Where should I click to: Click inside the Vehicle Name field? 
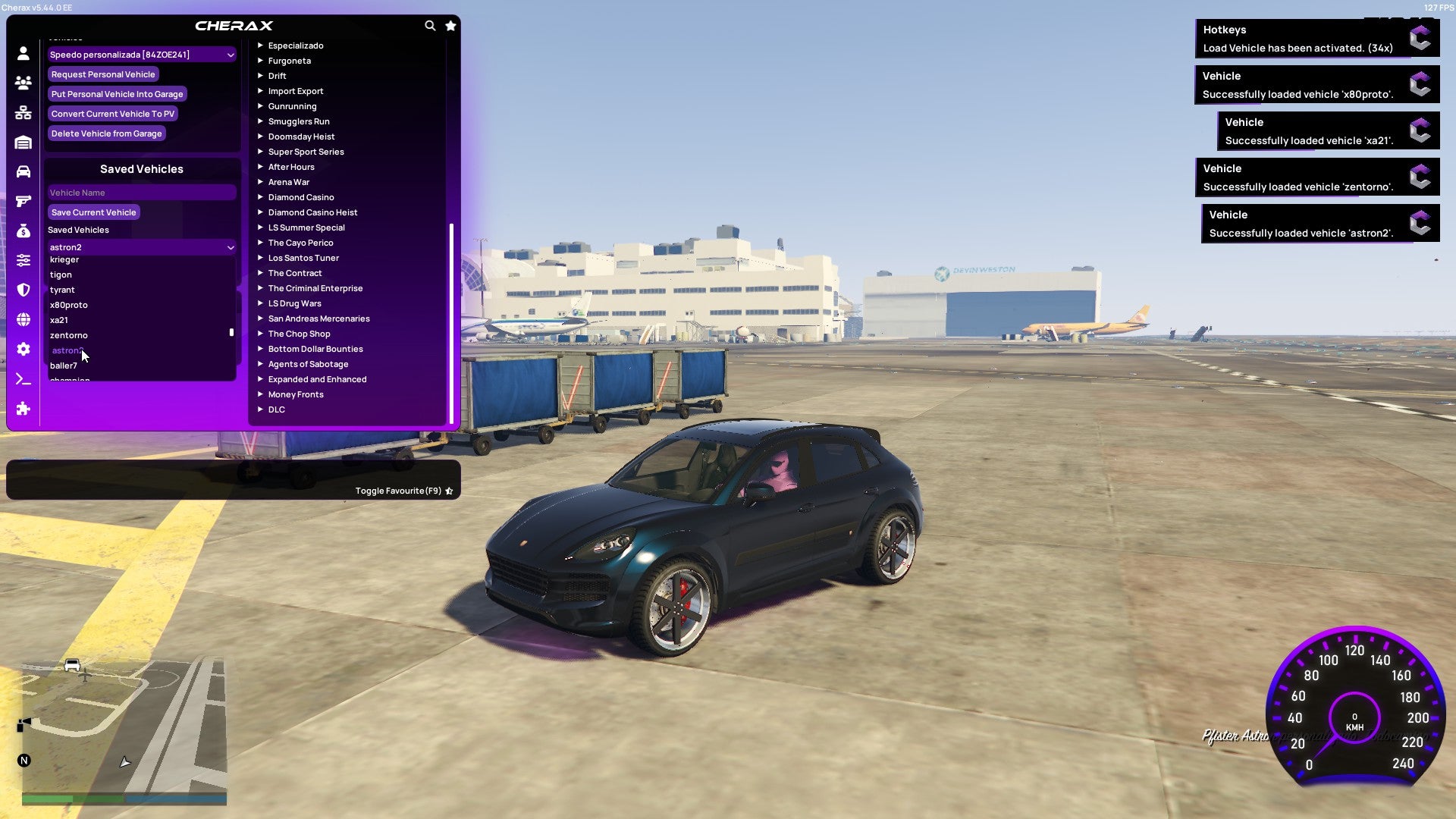point(141,192)
